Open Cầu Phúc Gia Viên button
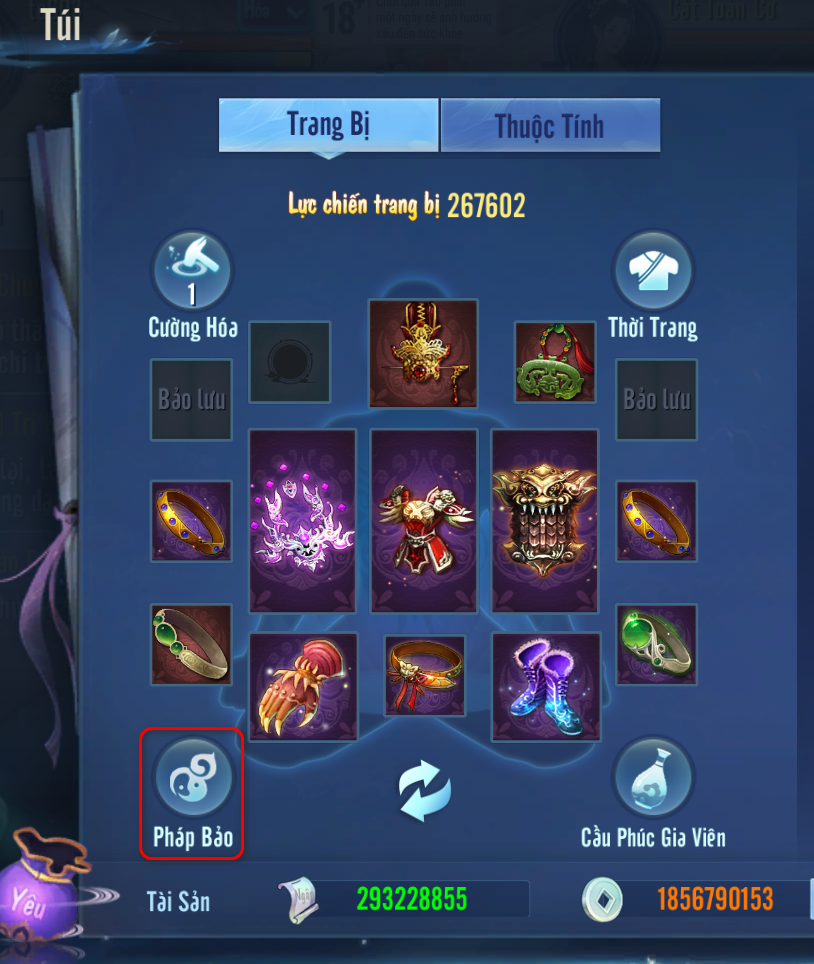The height and width of the screenshot is (964, 814). click(x=653, y=781)
